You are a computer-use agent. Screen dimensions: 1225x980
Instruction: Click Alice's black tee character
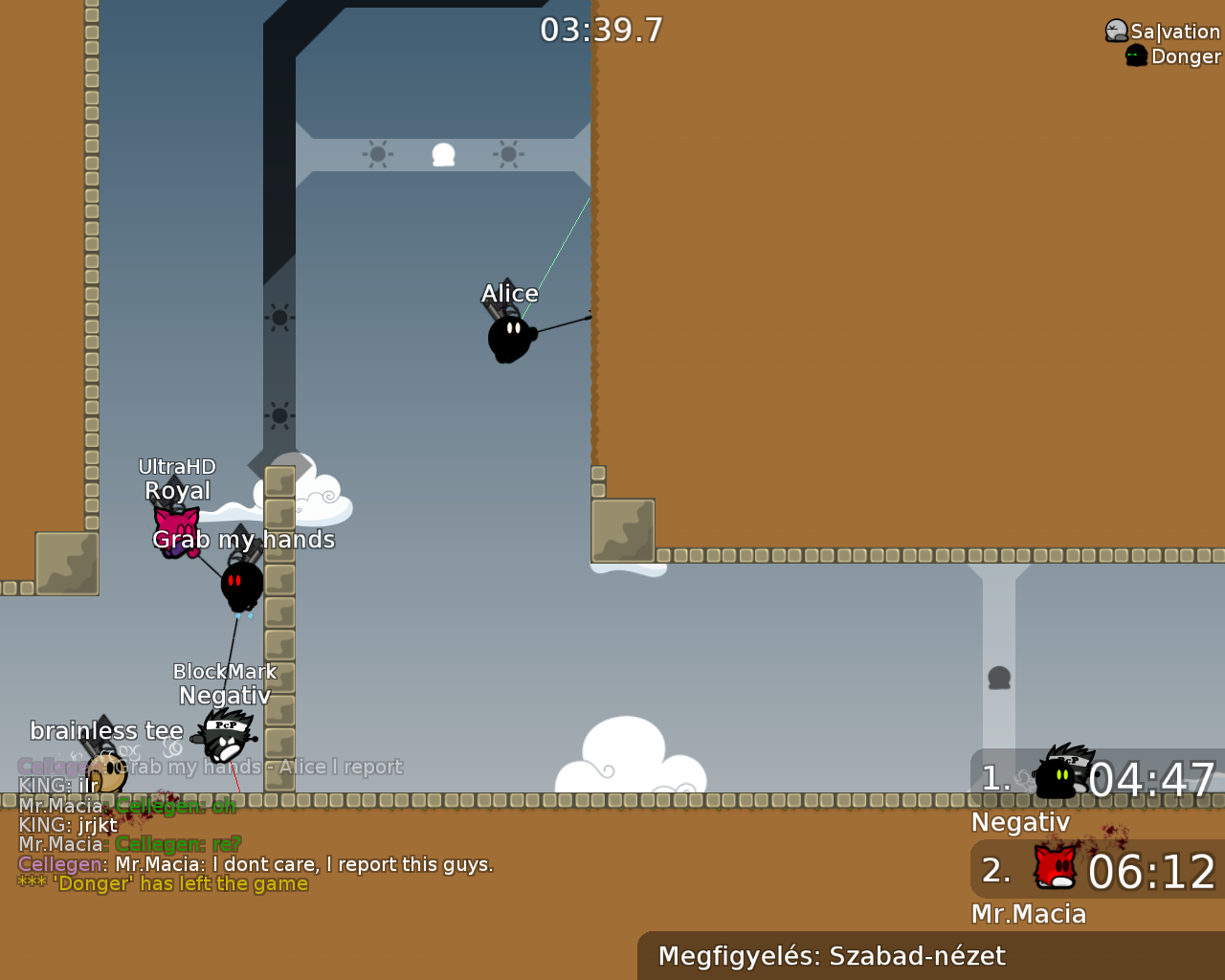pyautogui.click(x=509, y=337)
